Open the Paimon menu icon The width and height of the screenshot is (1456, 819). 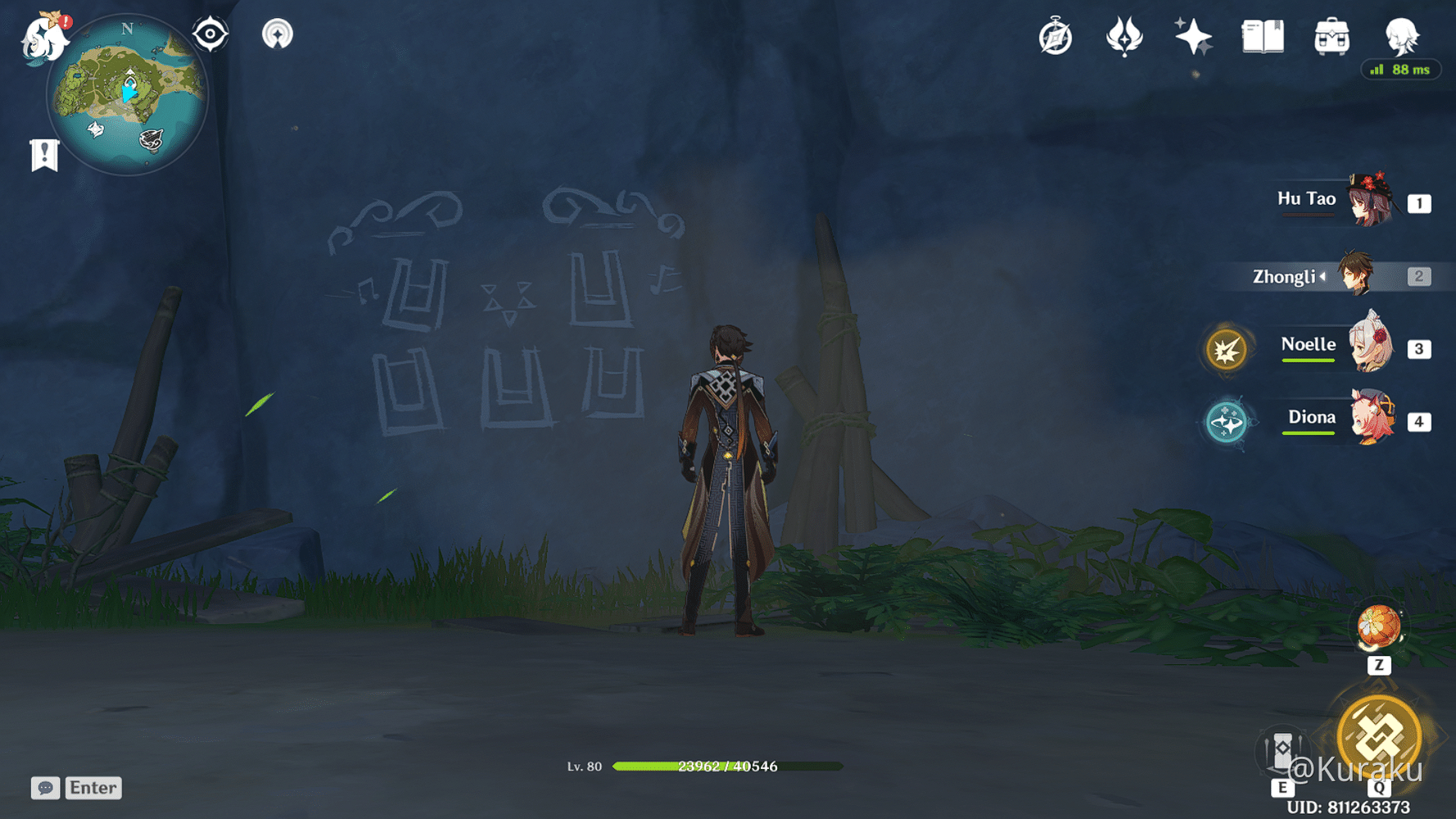click(43, 37)
